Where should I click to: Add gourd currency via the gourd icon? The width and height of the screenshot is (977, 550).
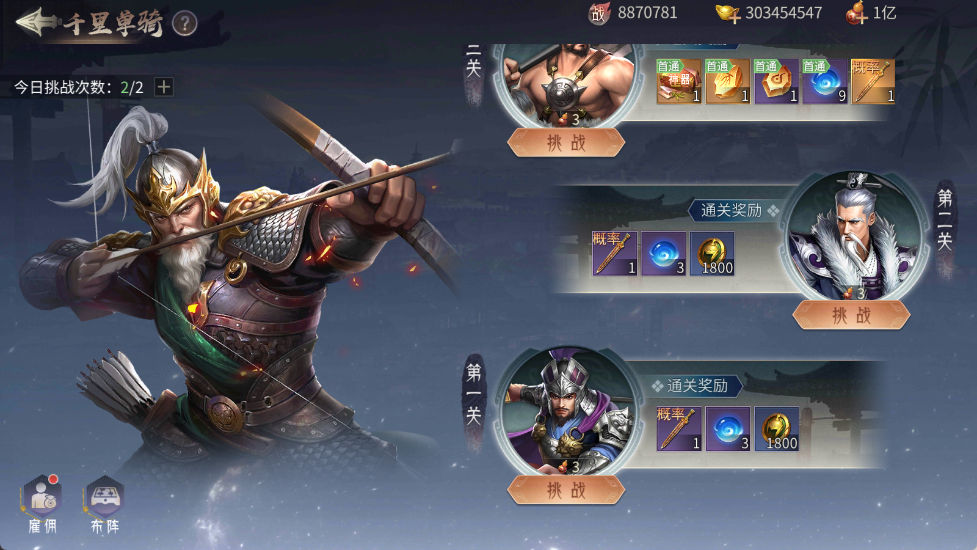(856, 13)
